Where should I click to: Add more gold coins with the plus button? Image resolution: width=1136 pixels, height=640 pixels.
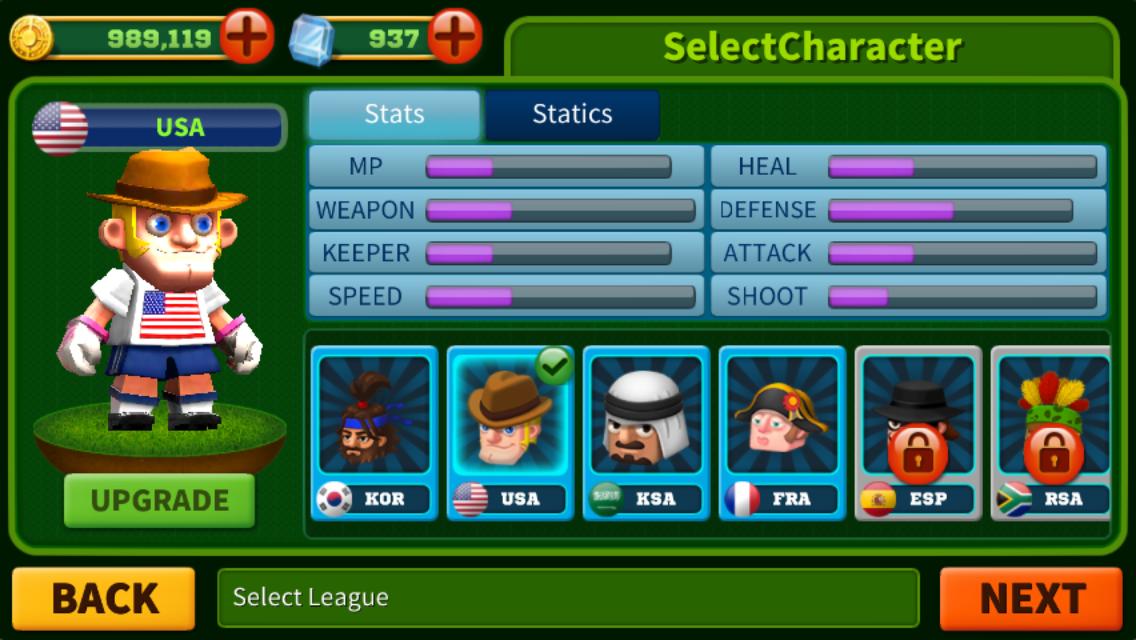tap(247, 38)
